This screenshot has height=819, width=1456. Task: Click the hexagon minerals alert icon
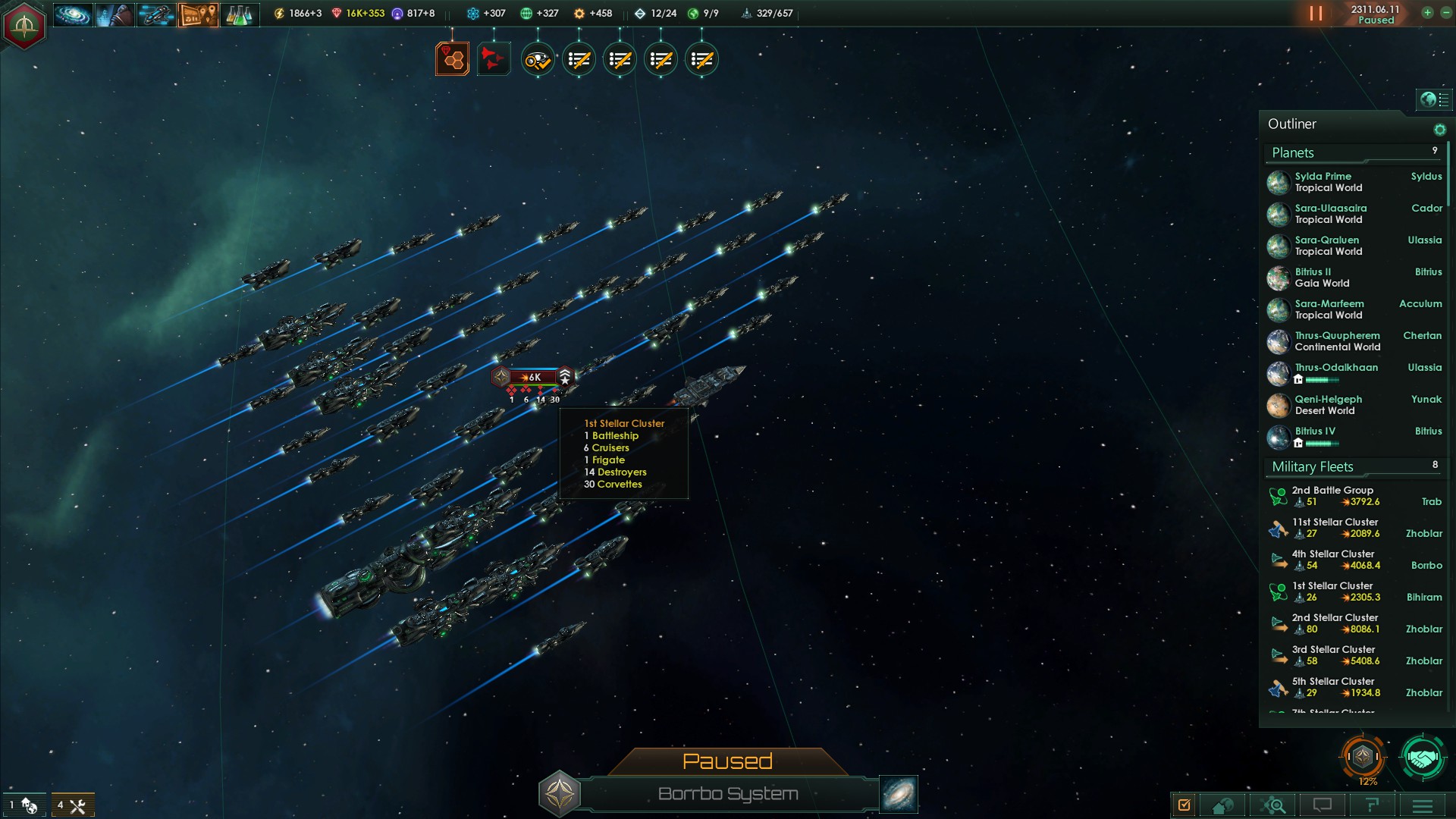(453, 59)
